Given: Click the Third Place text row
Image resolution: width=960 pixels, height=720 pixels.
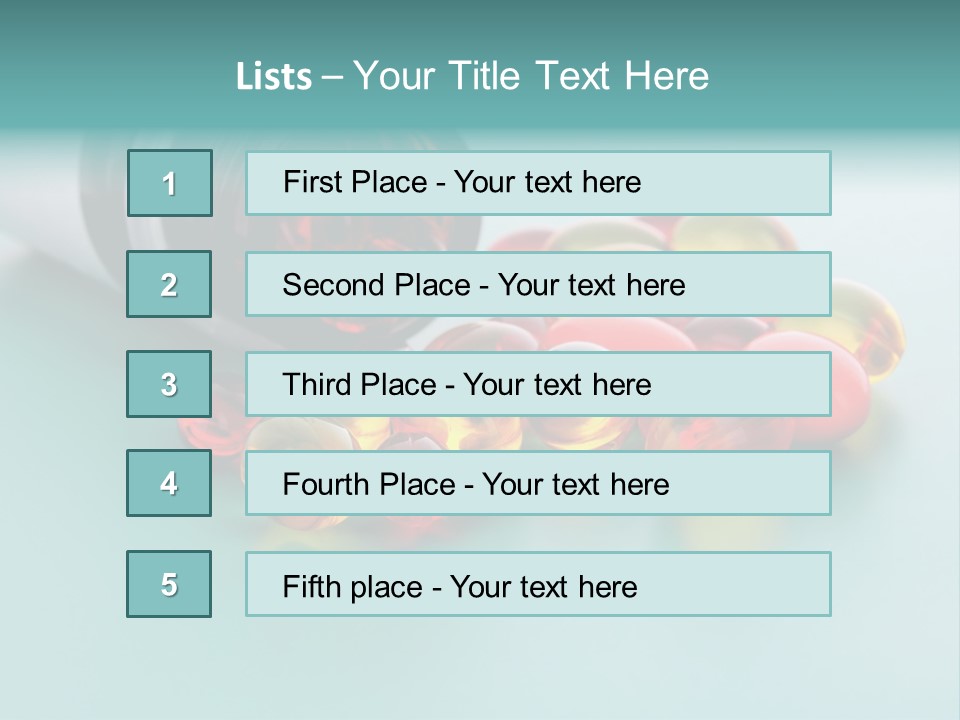Looking at the screenshot, I should pyautogui.click(x=538, y=384).
